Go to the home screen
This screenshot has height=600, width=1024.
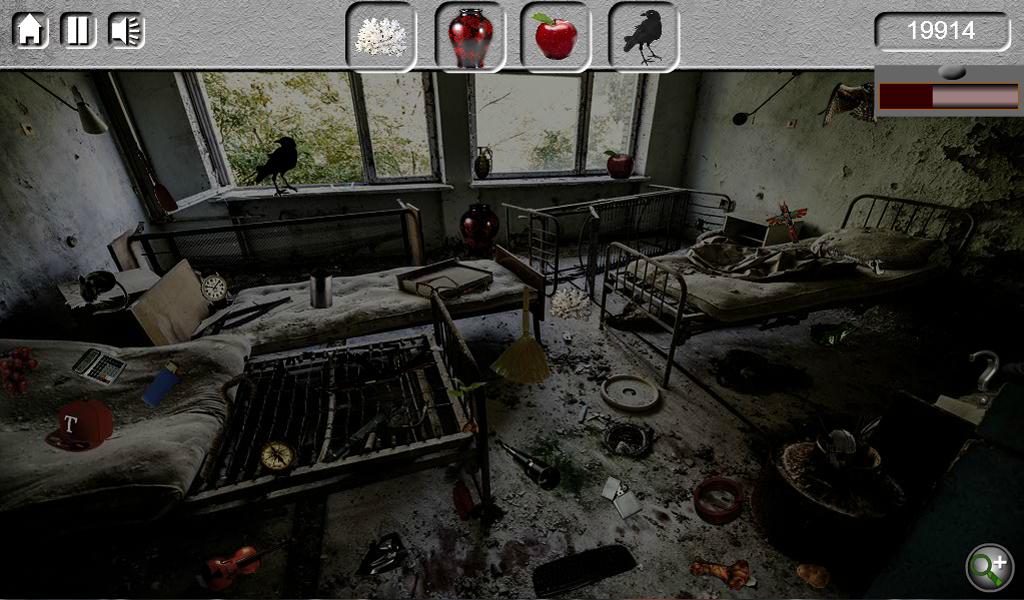[30, 30]
